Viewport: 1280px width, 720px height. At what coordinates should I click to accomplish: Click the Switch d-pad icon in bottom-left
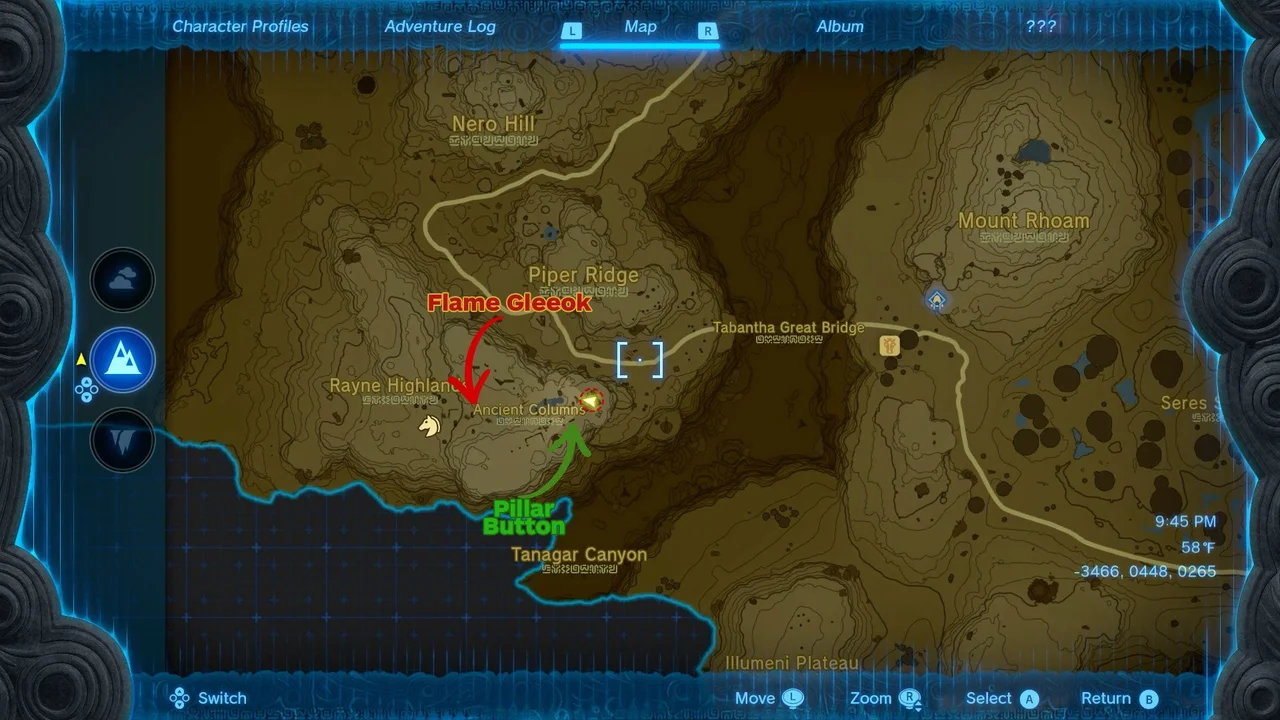(180, 697)
